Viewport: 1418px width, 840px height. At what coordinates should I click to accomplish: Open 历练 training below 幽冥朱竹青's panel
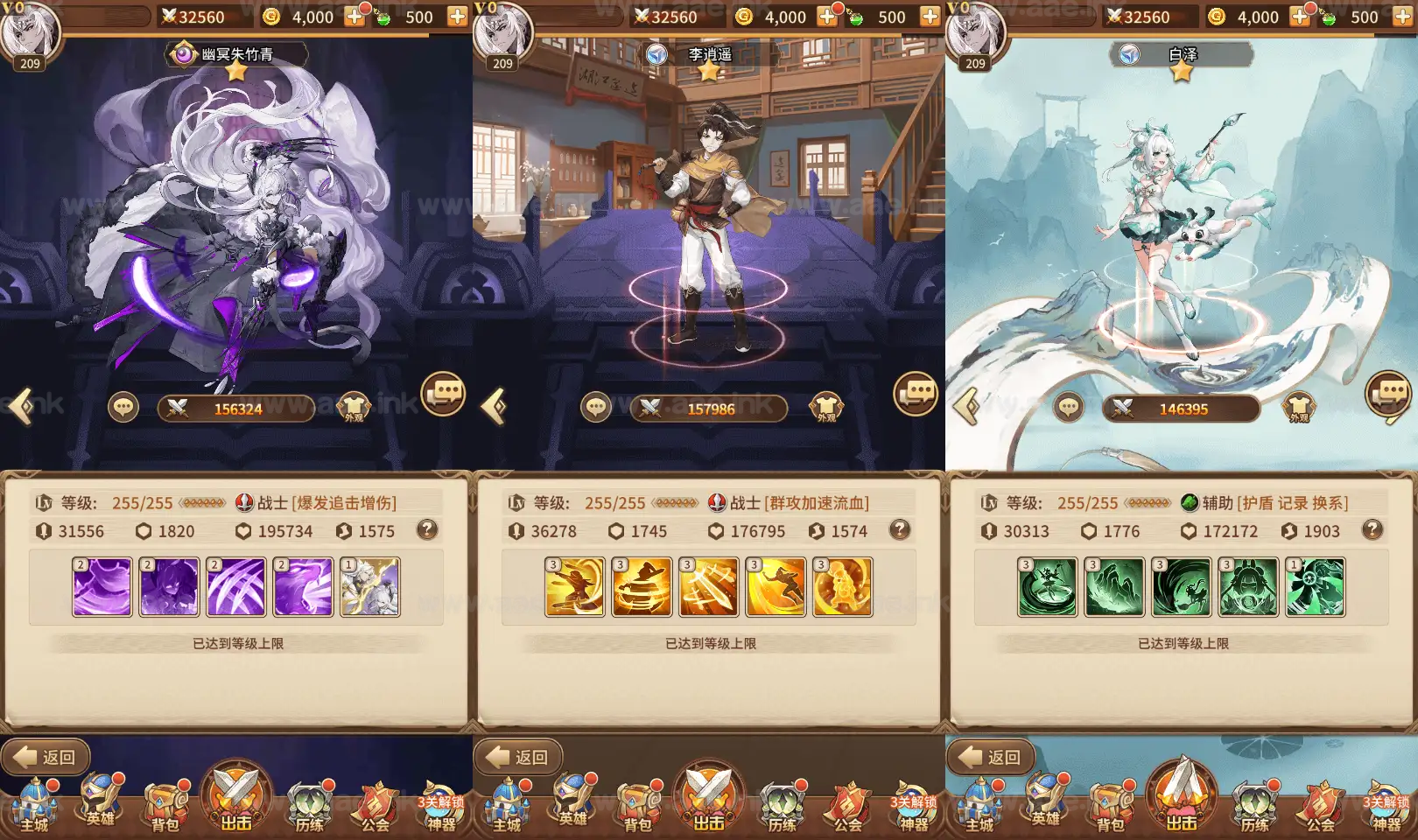pyautogui.click(x=310, y=803)
